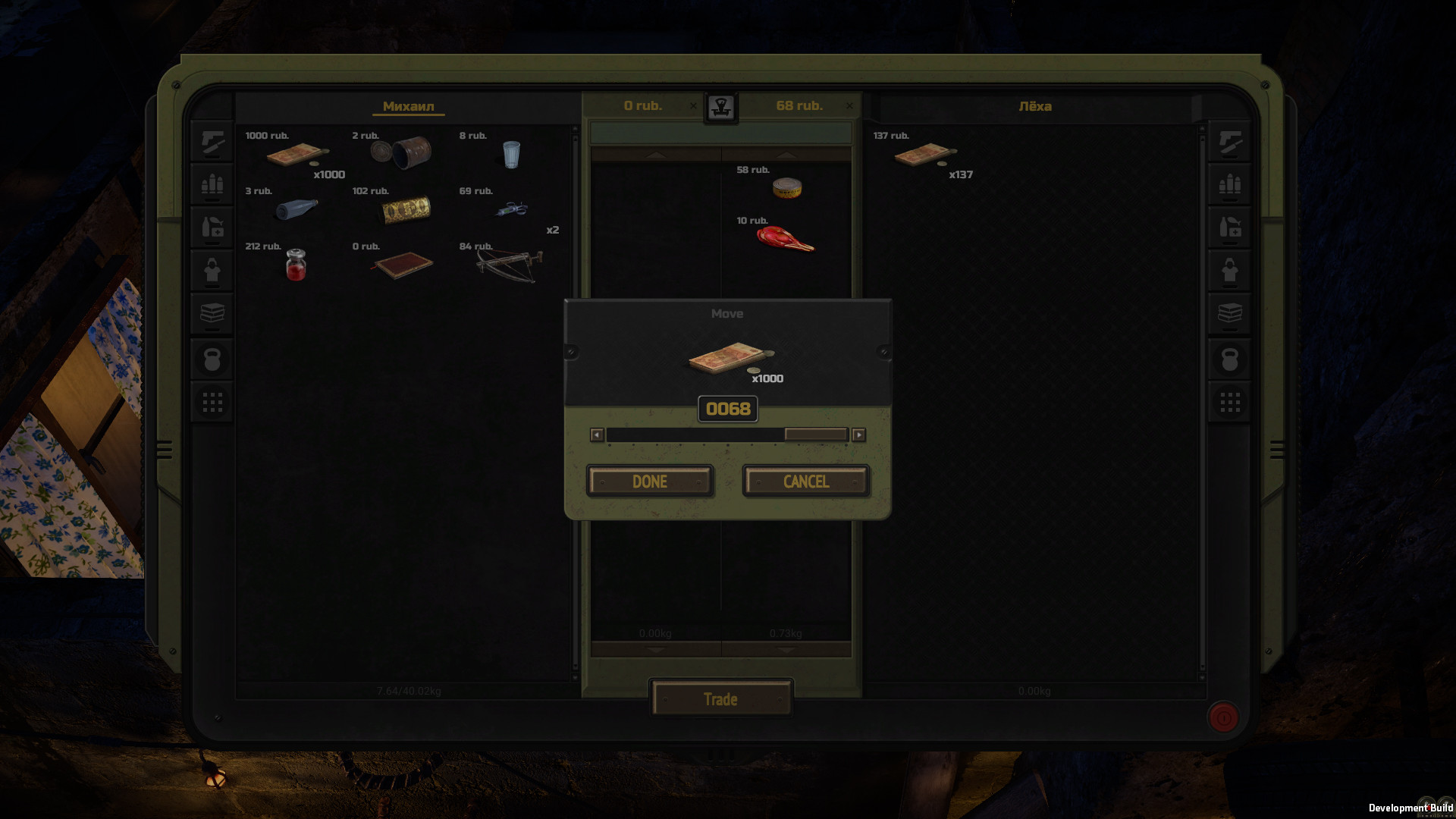
Task: Edit the 0068 quantity input field
Action: [727, 409]
